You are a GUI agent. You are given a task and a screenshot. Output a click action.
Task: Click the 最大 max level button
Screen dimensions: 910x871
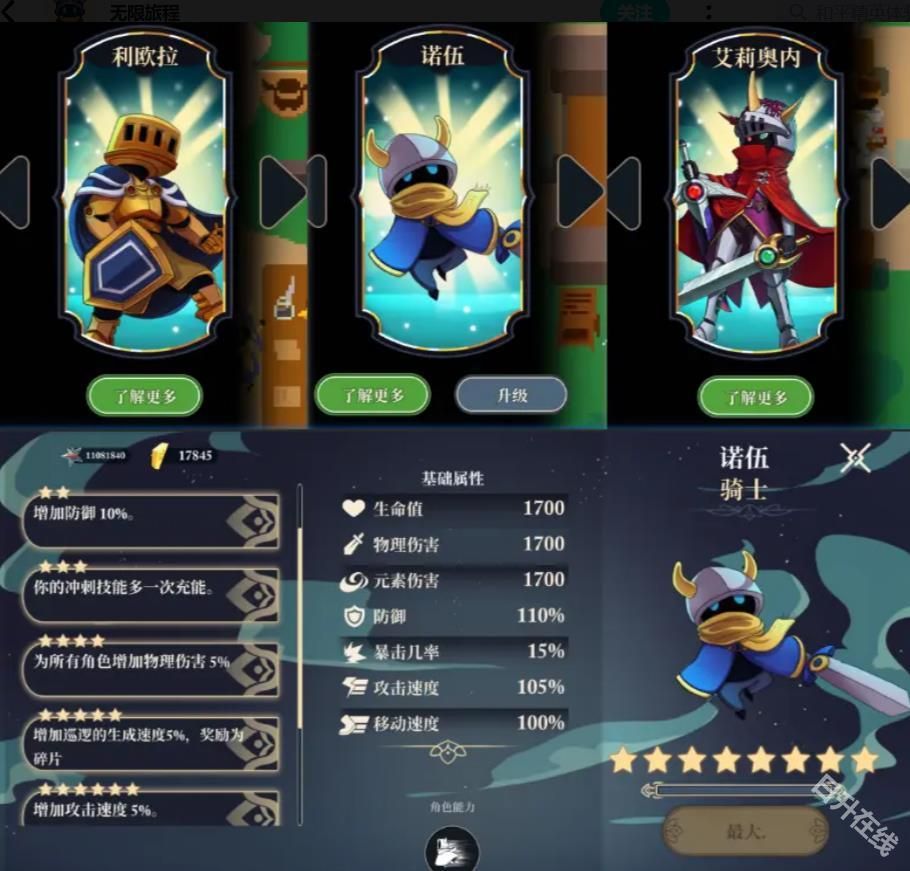[x=745, y=830]
